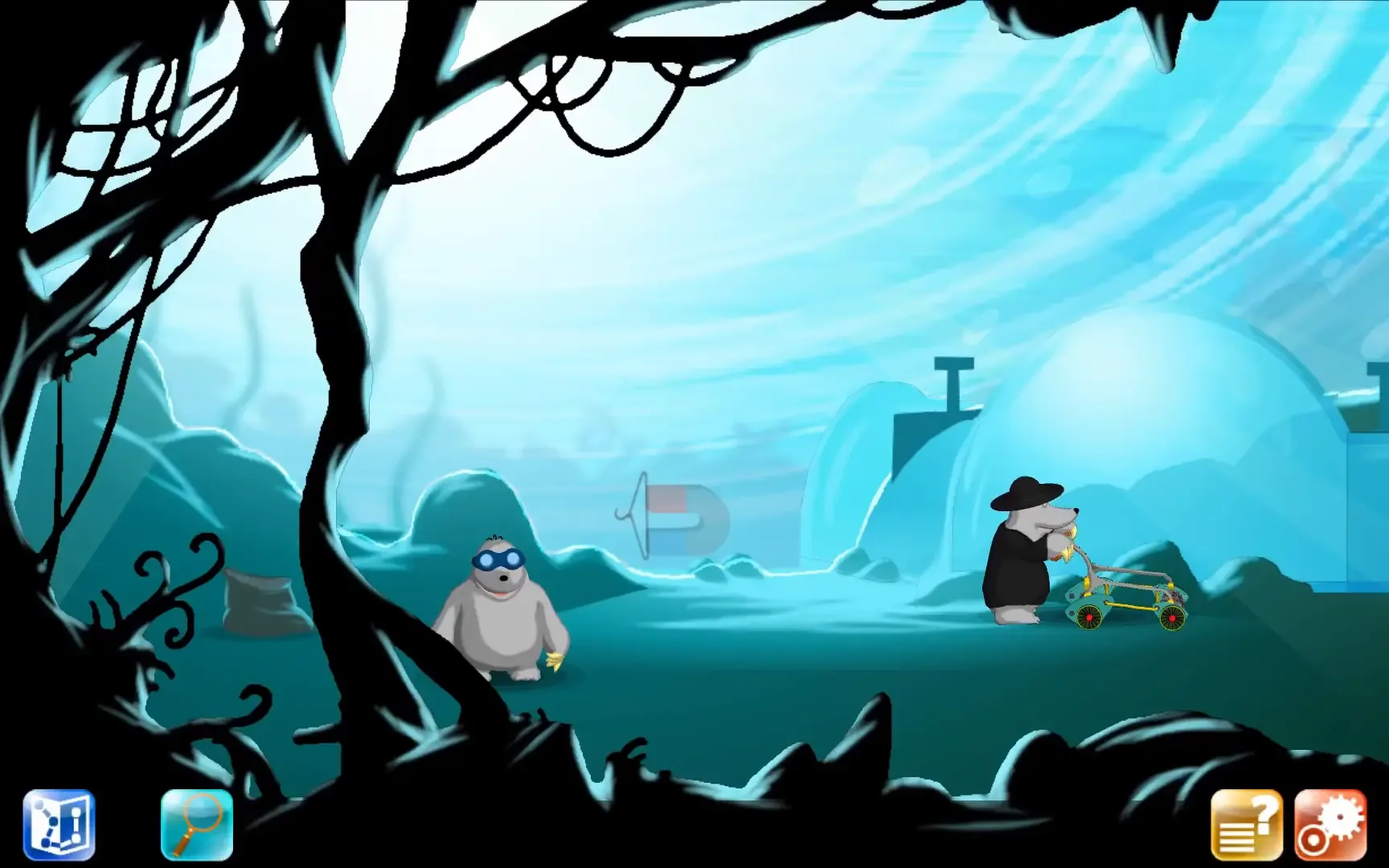
Task: Click the chimney on the left igloo
Action: [x=953, y=382]
